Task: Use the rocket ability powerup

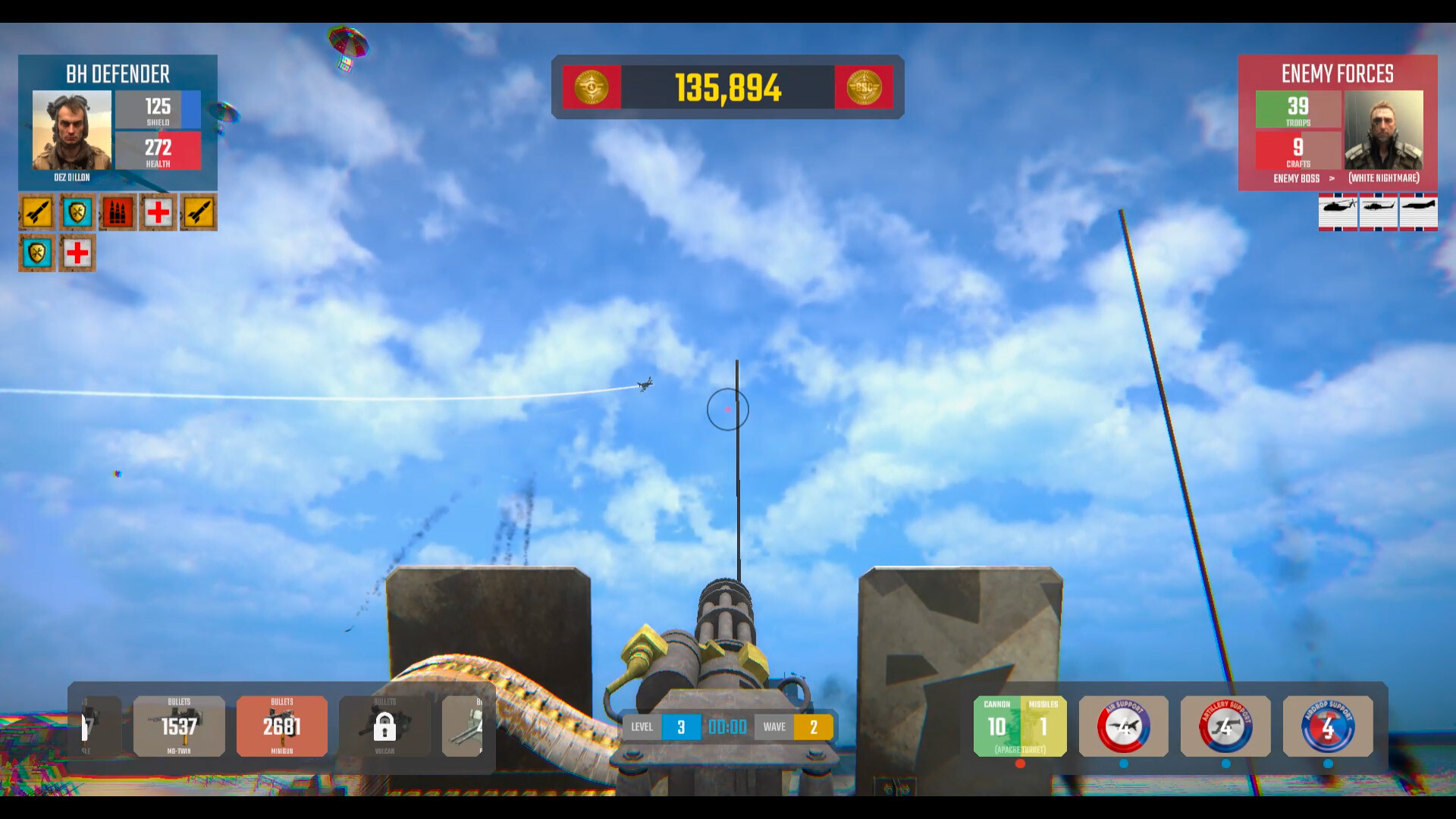Action: tap(36, 212)
